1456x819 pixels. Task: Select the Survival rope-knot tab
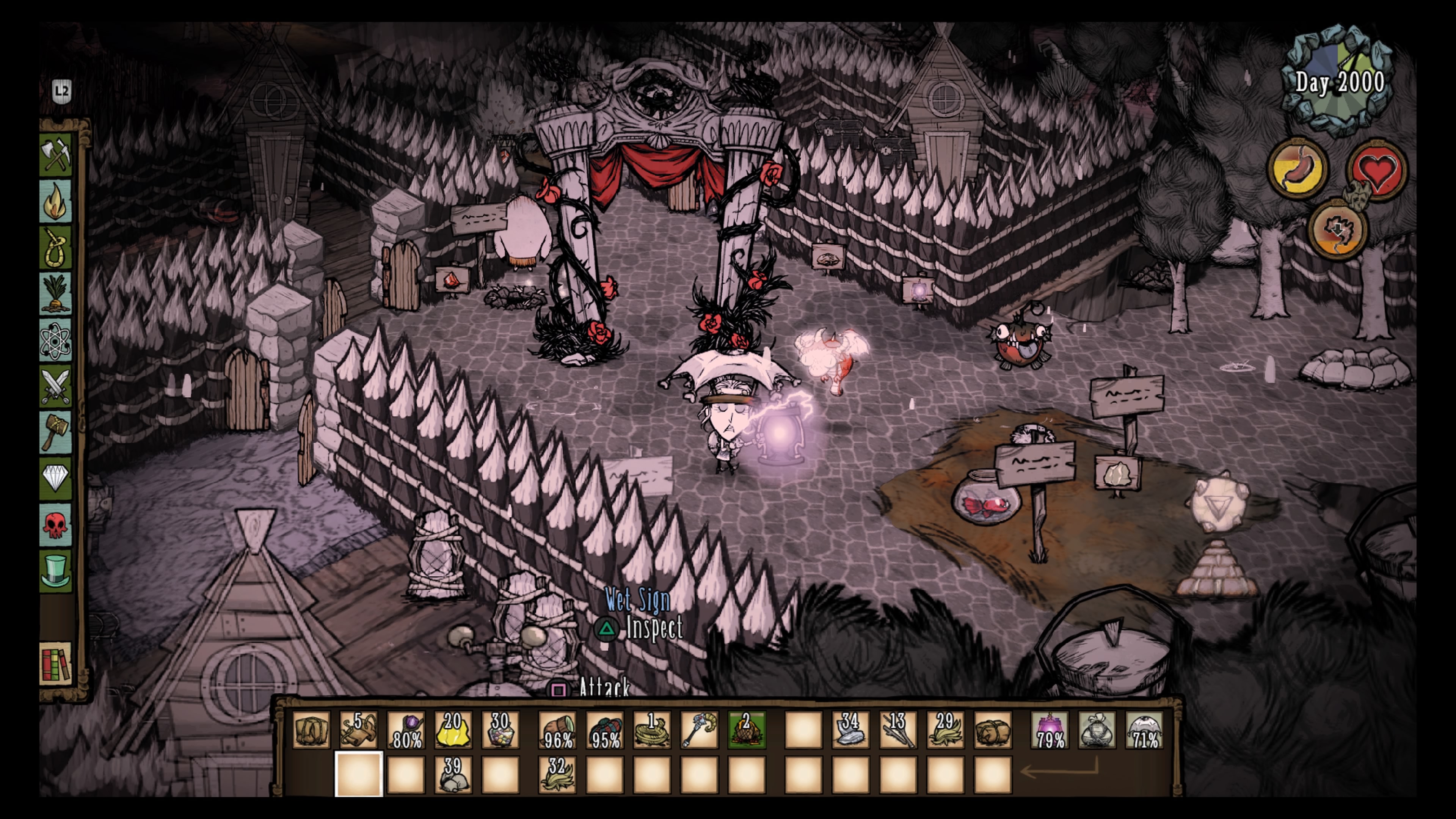(x=56, y=248)
